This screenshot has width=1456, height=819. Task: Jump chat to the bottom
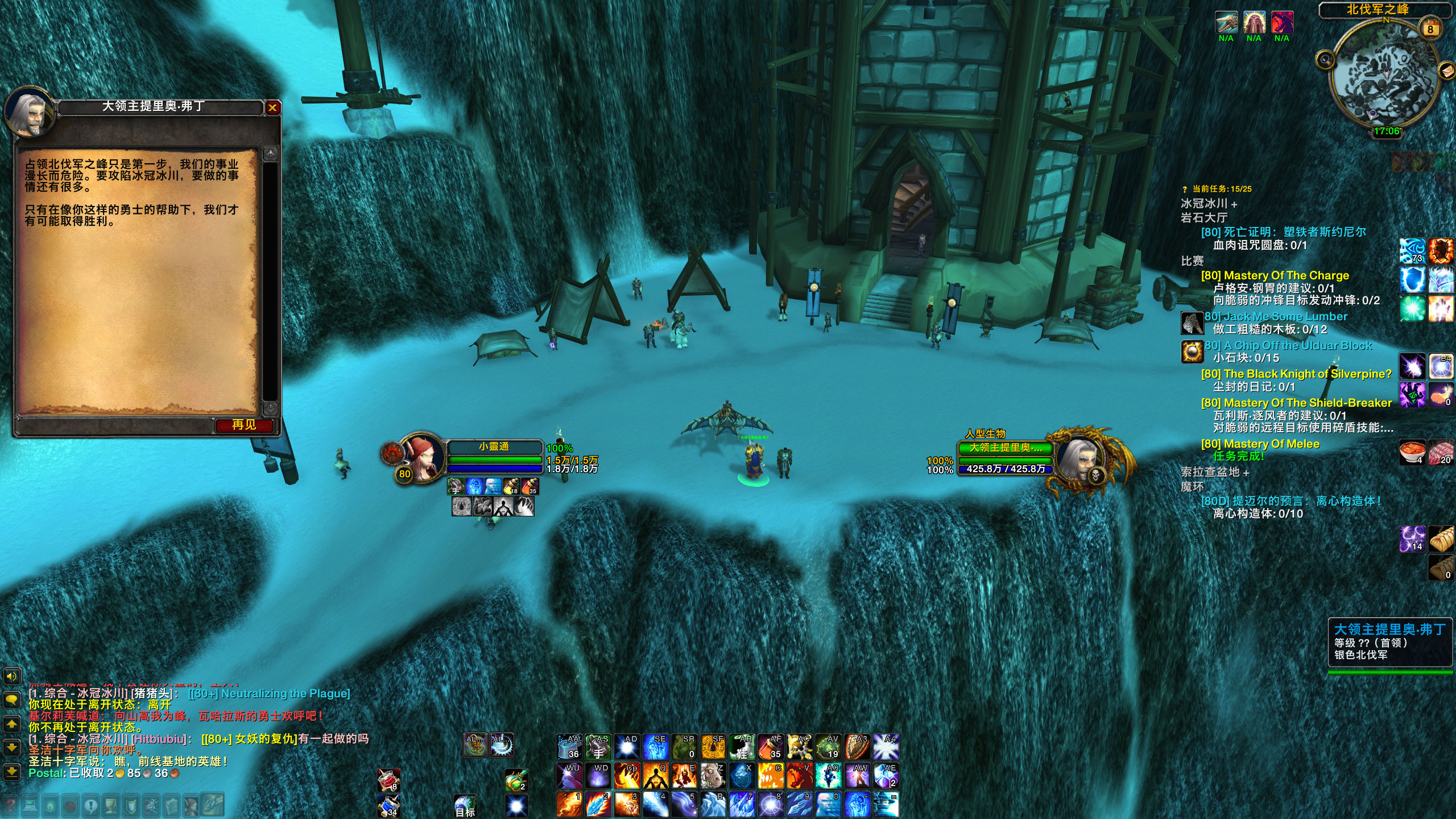(x=12, y=772)
